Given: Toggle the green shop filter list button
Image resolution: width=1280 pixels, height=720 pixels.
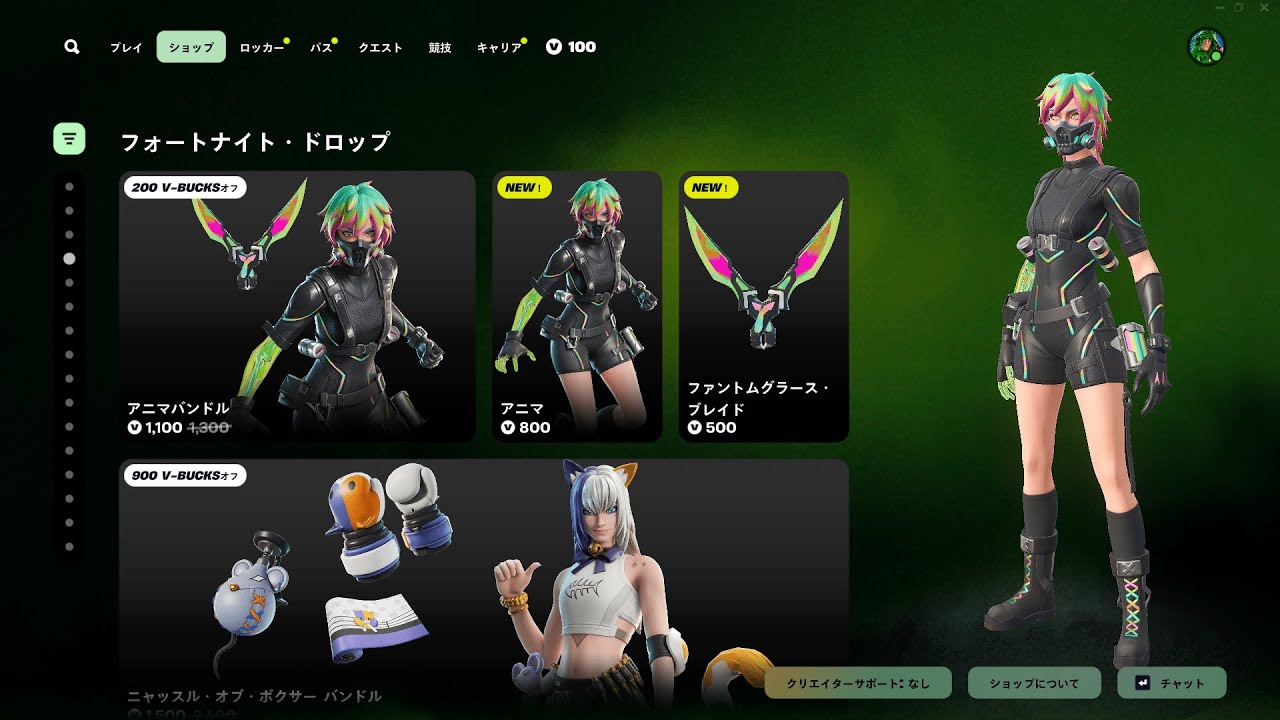Looking at the screenshot, I should [69, 139].
